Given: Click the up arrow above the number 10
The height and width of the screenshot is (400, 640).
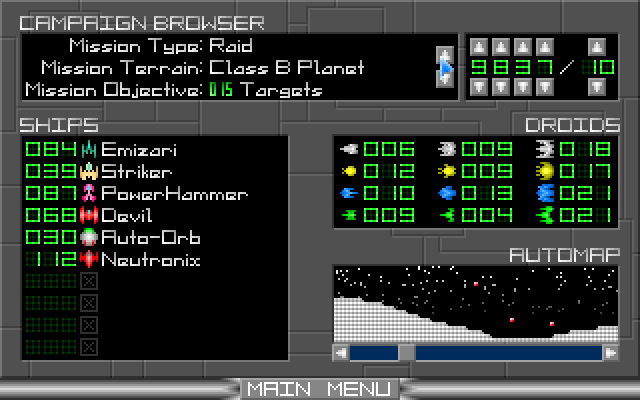Looking at the screenshot, I should [597, 46].
